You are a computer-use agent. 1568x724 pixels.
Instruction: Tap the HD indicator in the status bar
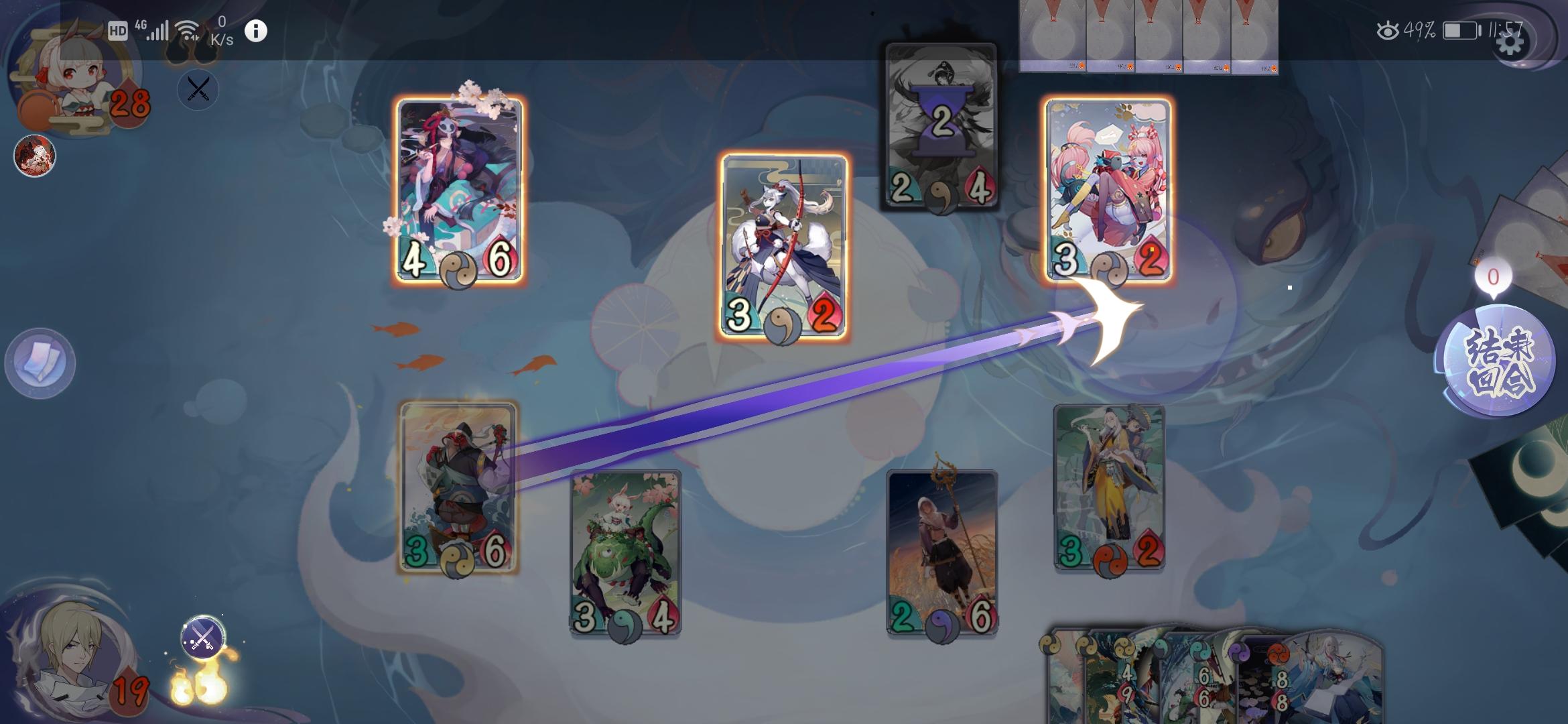119,29
